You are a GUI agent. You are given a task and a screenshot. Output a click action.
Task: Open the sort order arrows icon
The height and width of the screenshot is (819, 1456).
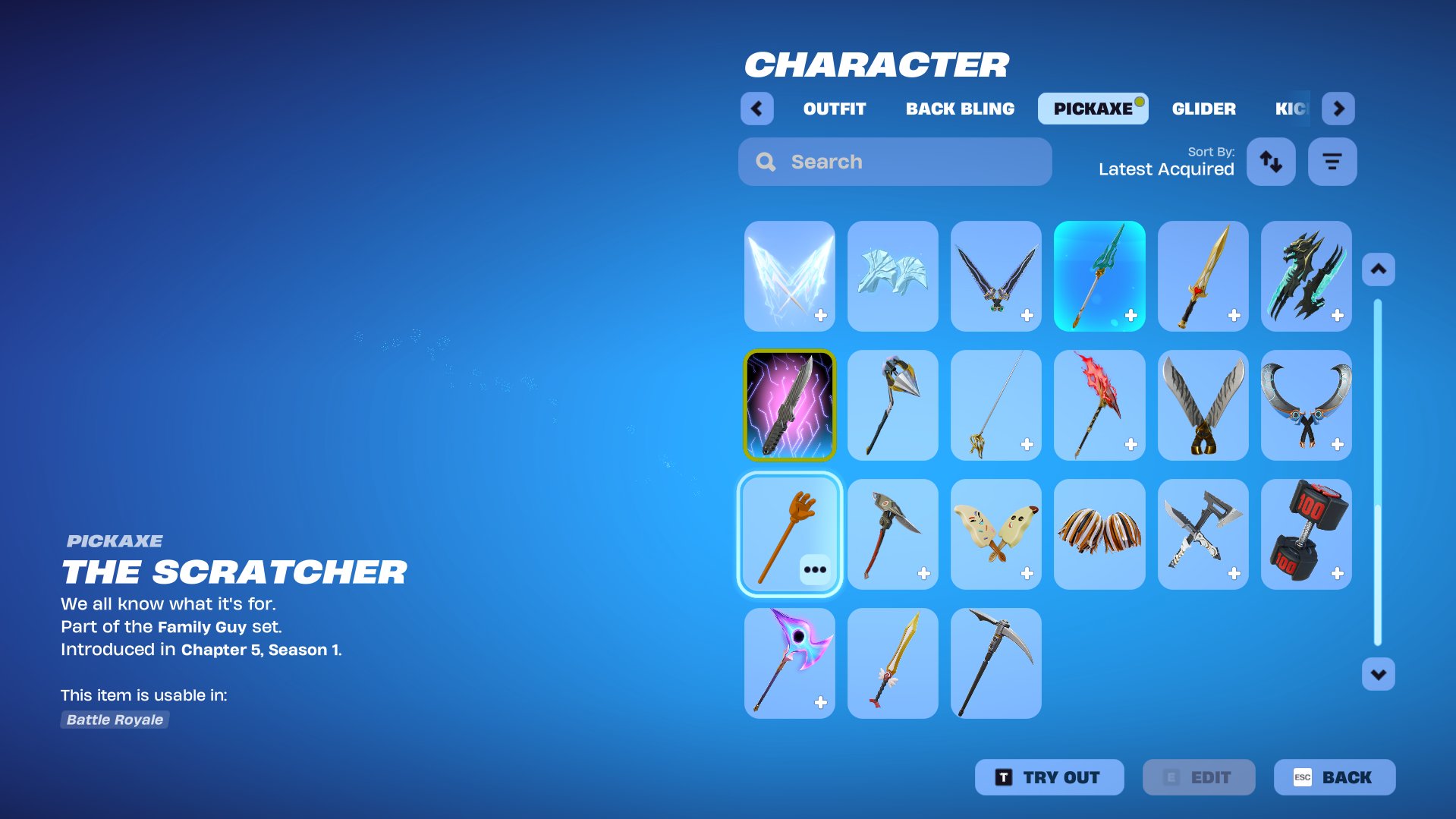click(x=1271, y=161)
